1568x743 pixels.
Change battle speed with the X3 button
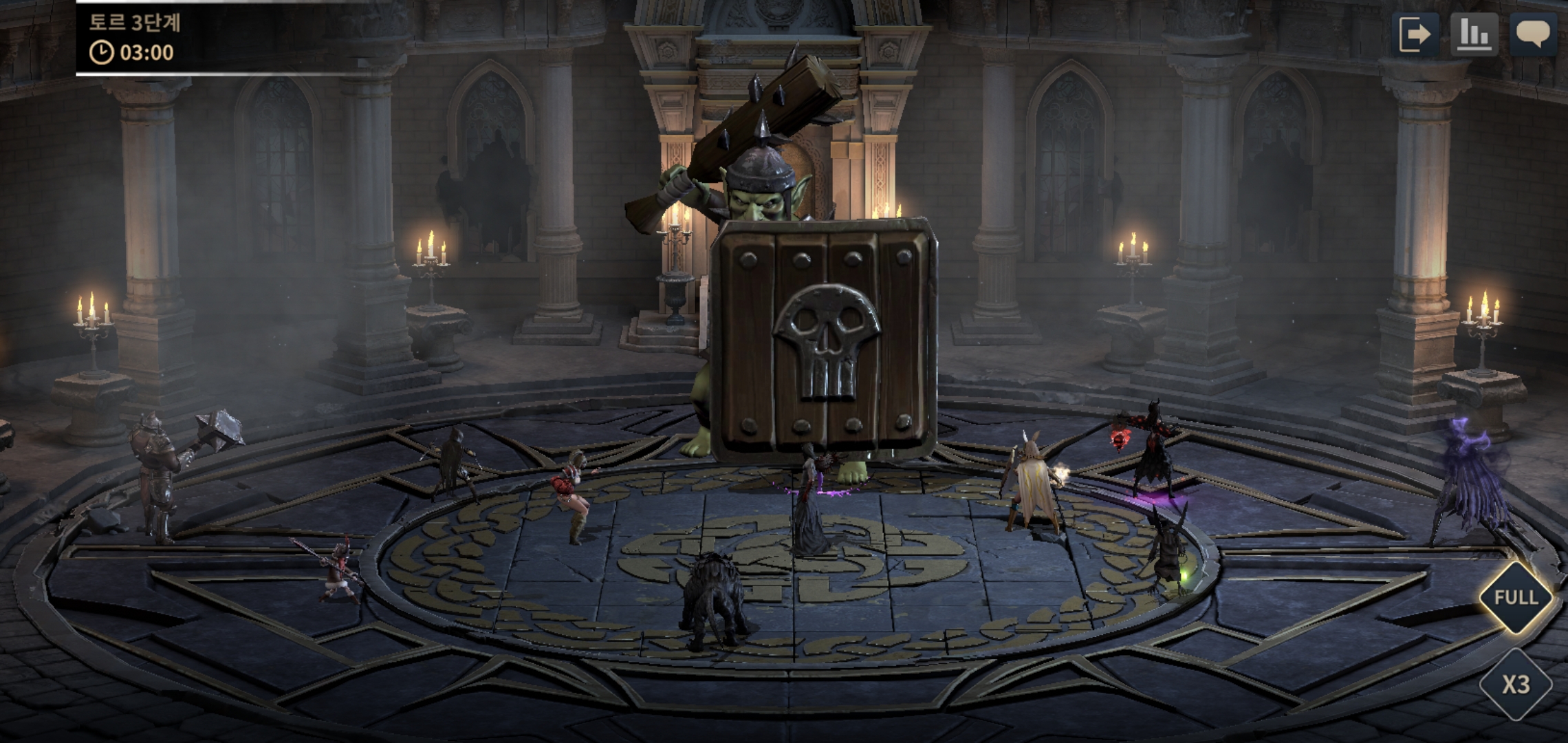pos(1515,685)
